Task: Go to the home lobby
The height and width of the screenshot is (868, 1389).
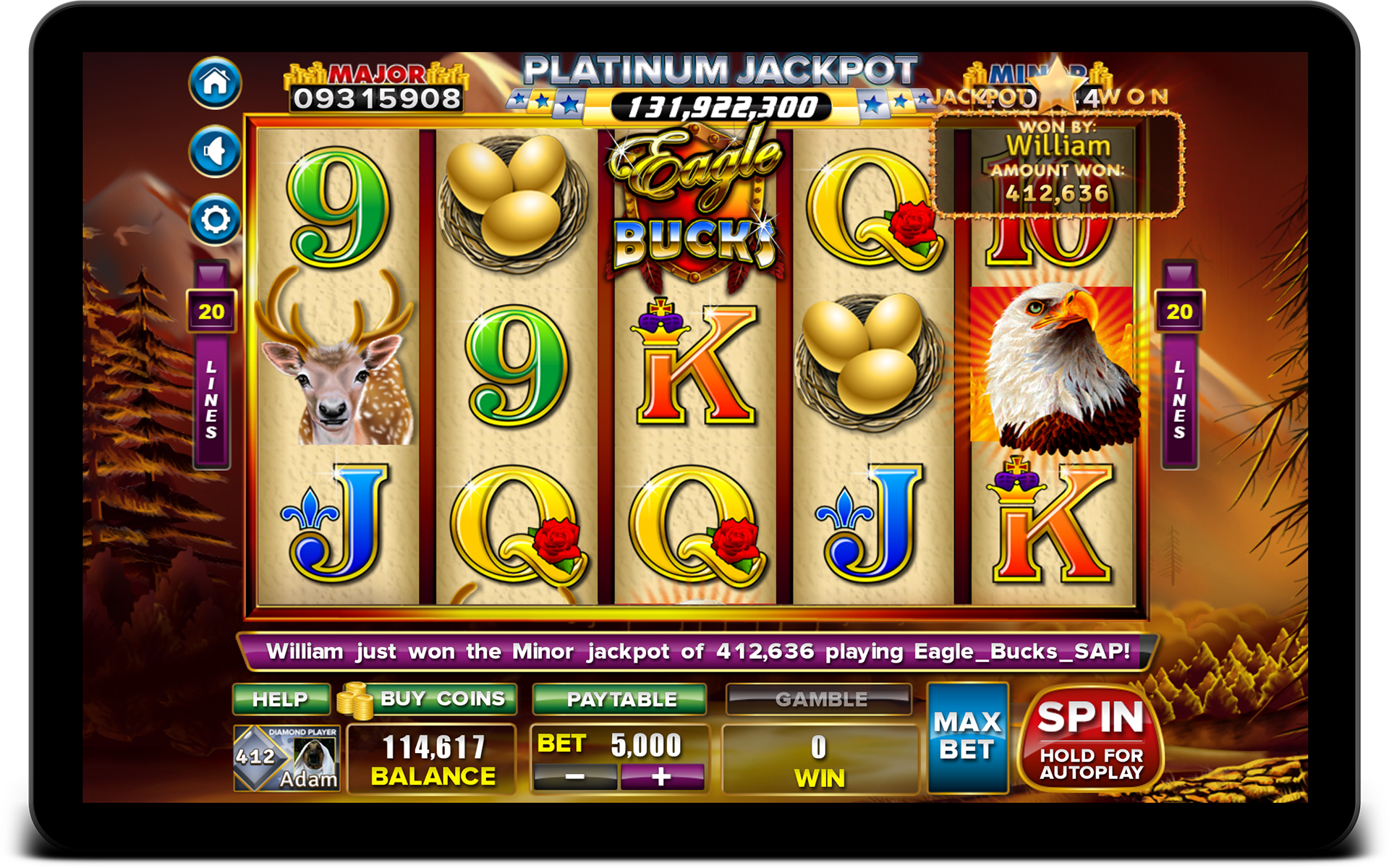Action: (215, 83)
